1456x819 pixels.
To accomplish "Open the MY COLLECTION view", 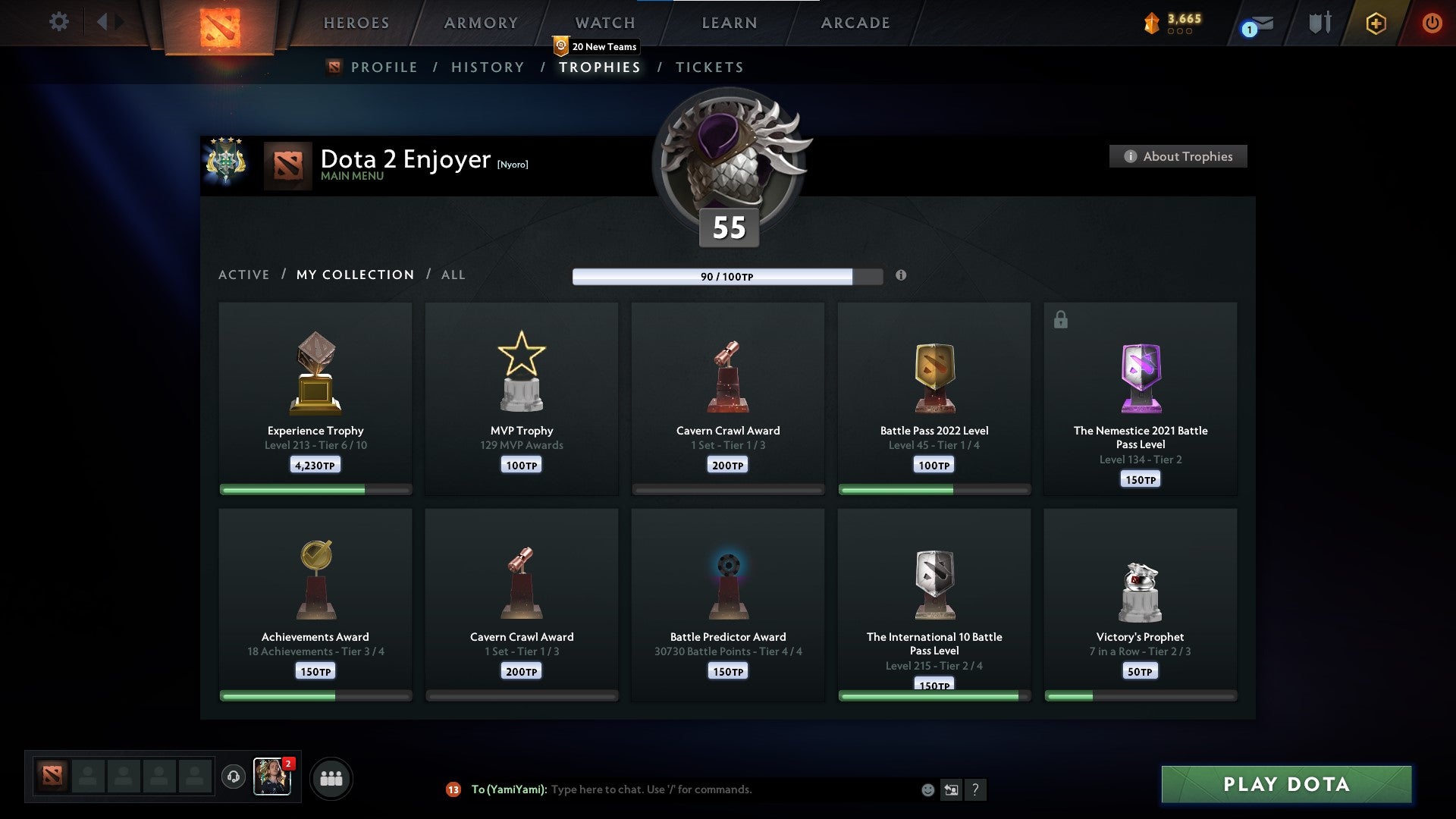I will click(x=355, y=275).
